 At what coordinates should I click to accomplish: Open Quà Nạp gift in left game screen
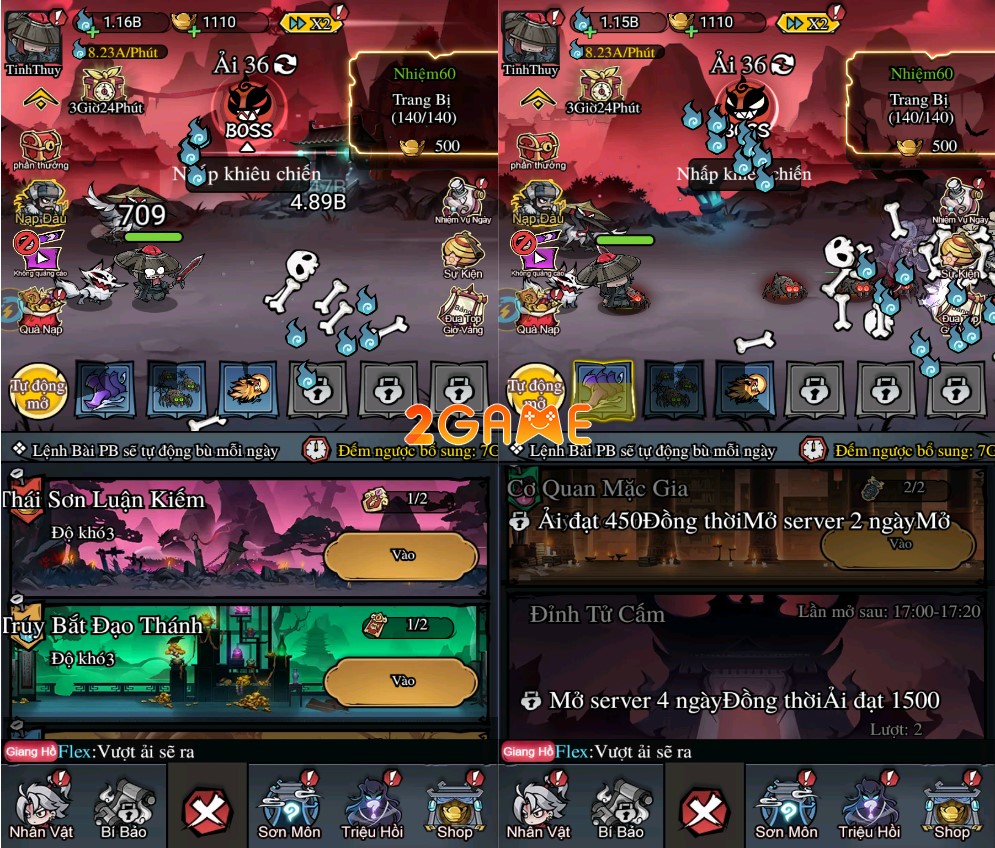coord(38,310)
